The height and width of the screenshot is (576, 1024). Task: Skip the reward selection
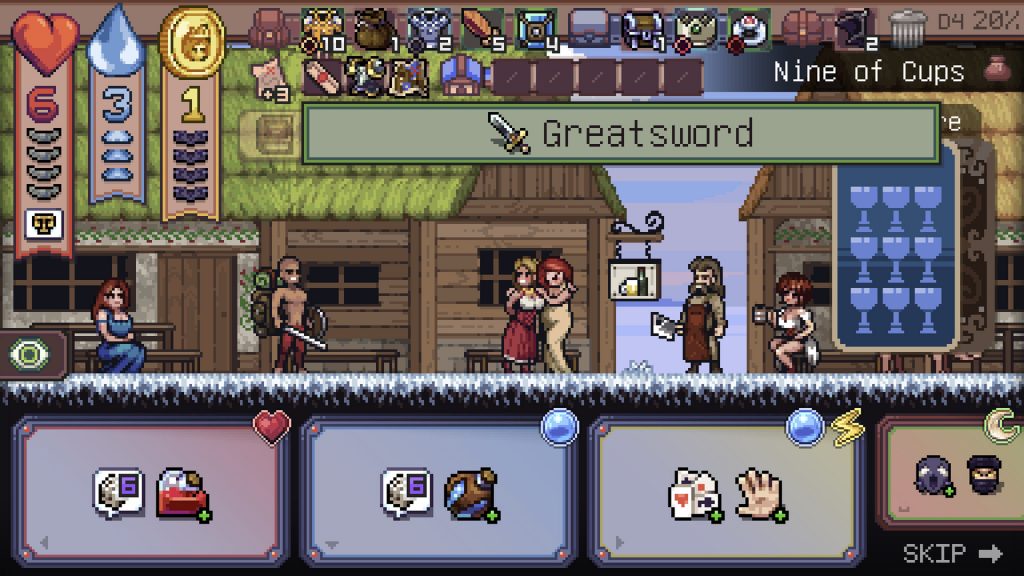tap(951, 553)
